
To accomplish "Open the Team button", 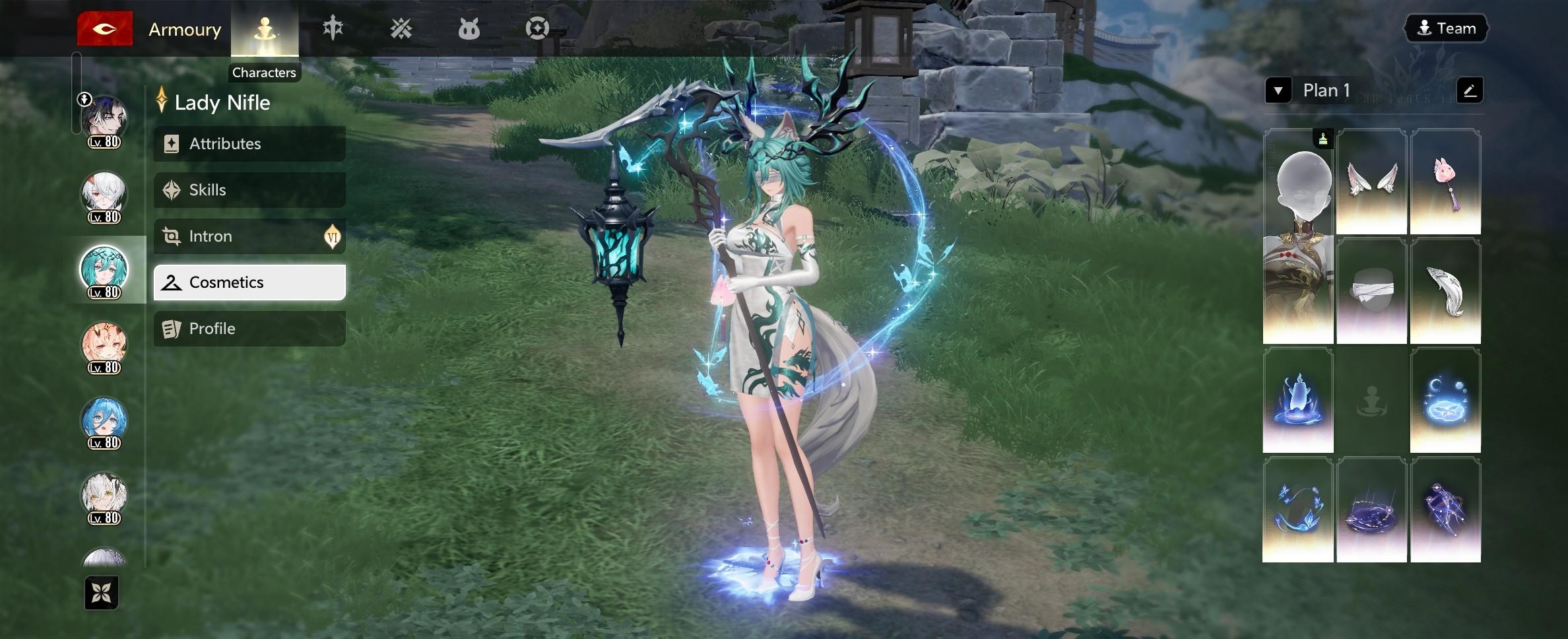I will click(x=1446, y=28).
